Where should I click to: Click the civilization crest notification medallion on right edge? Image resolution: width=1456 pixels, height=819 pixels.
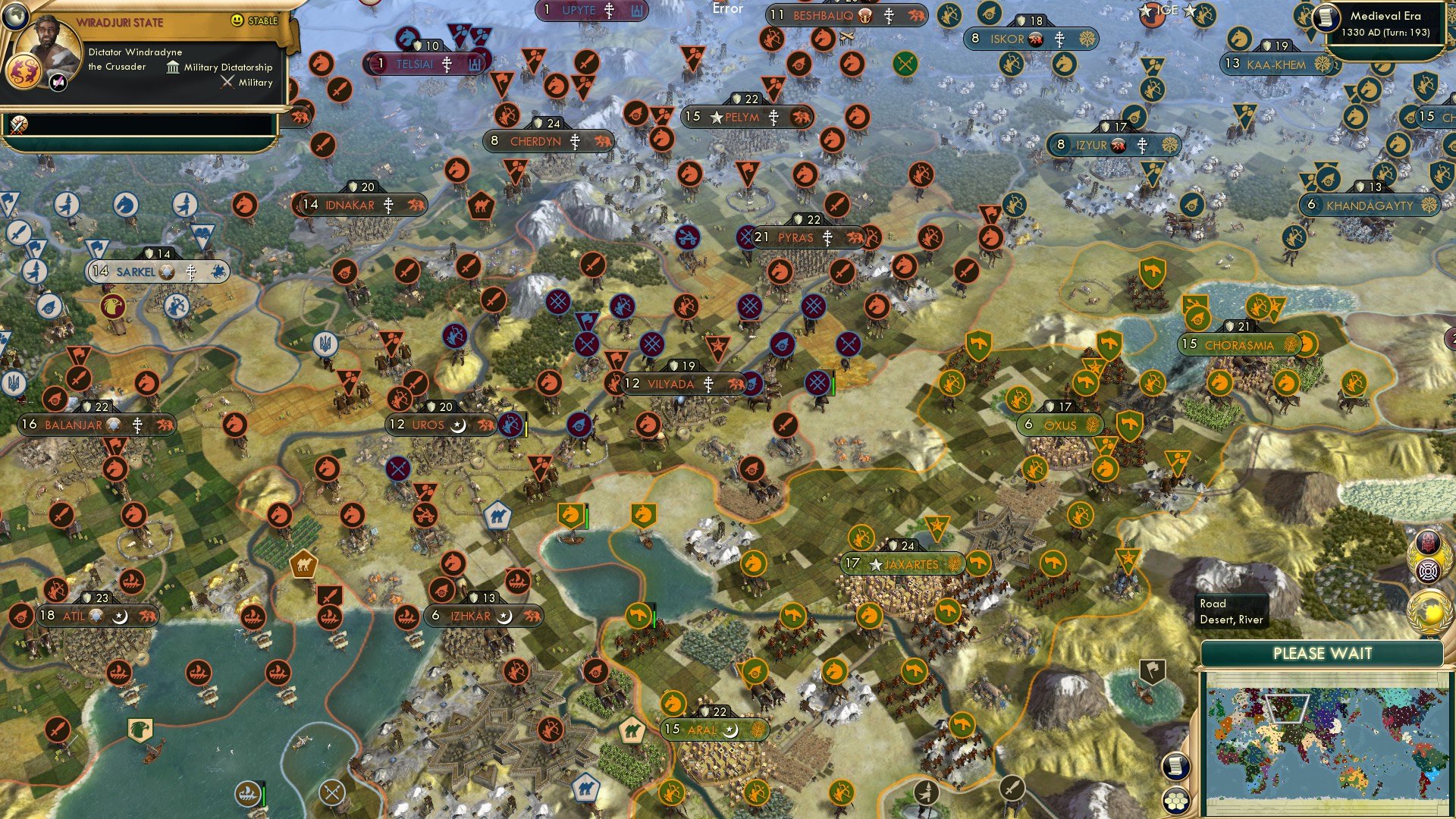click(1426, 541)
